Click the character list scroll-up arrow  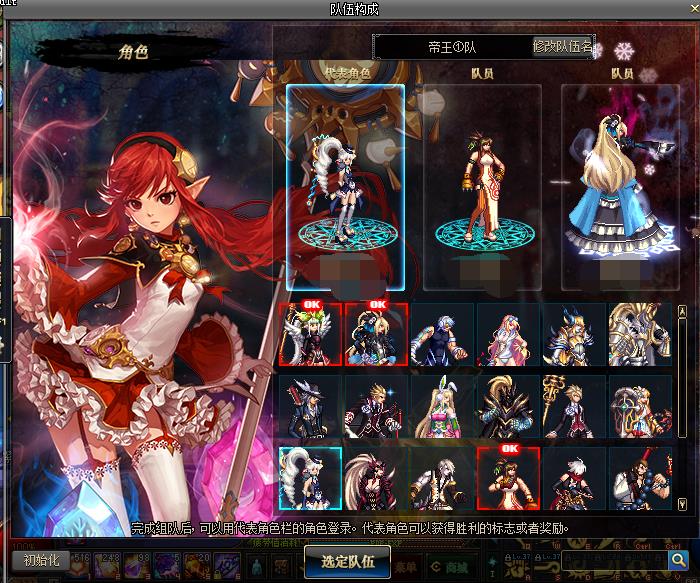pyautogui.click(x=683, y=312)
